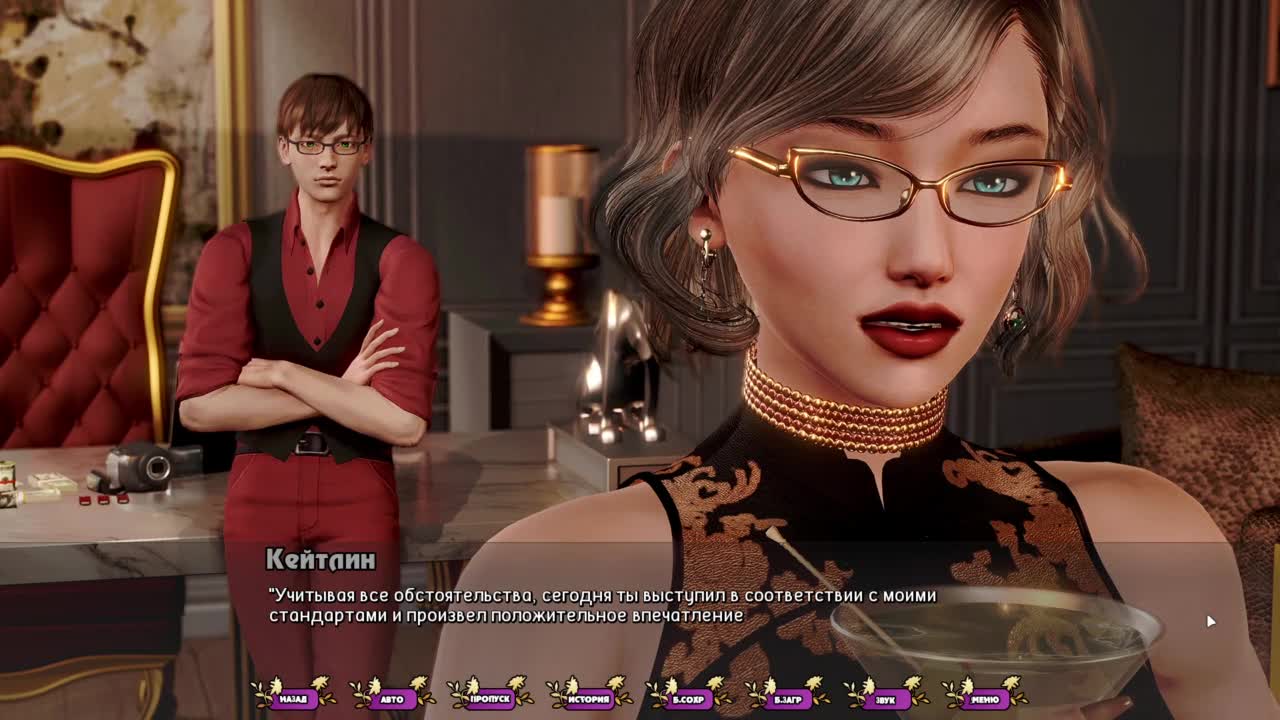
Task: Click the НАЗАД (back) button
Action: pos(293,699)
